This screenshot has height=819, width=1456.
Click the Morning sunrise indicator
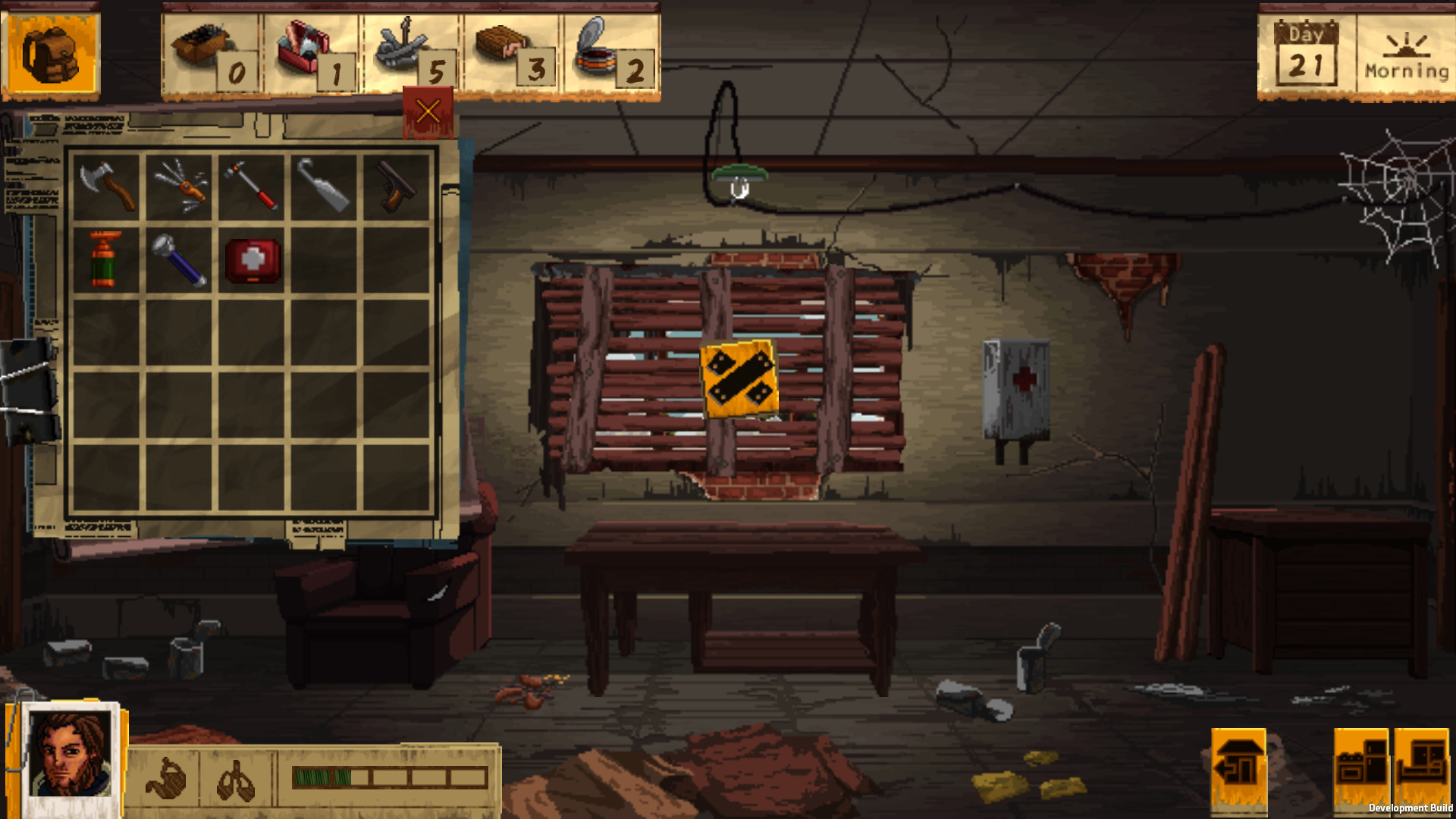point(1407,53)
